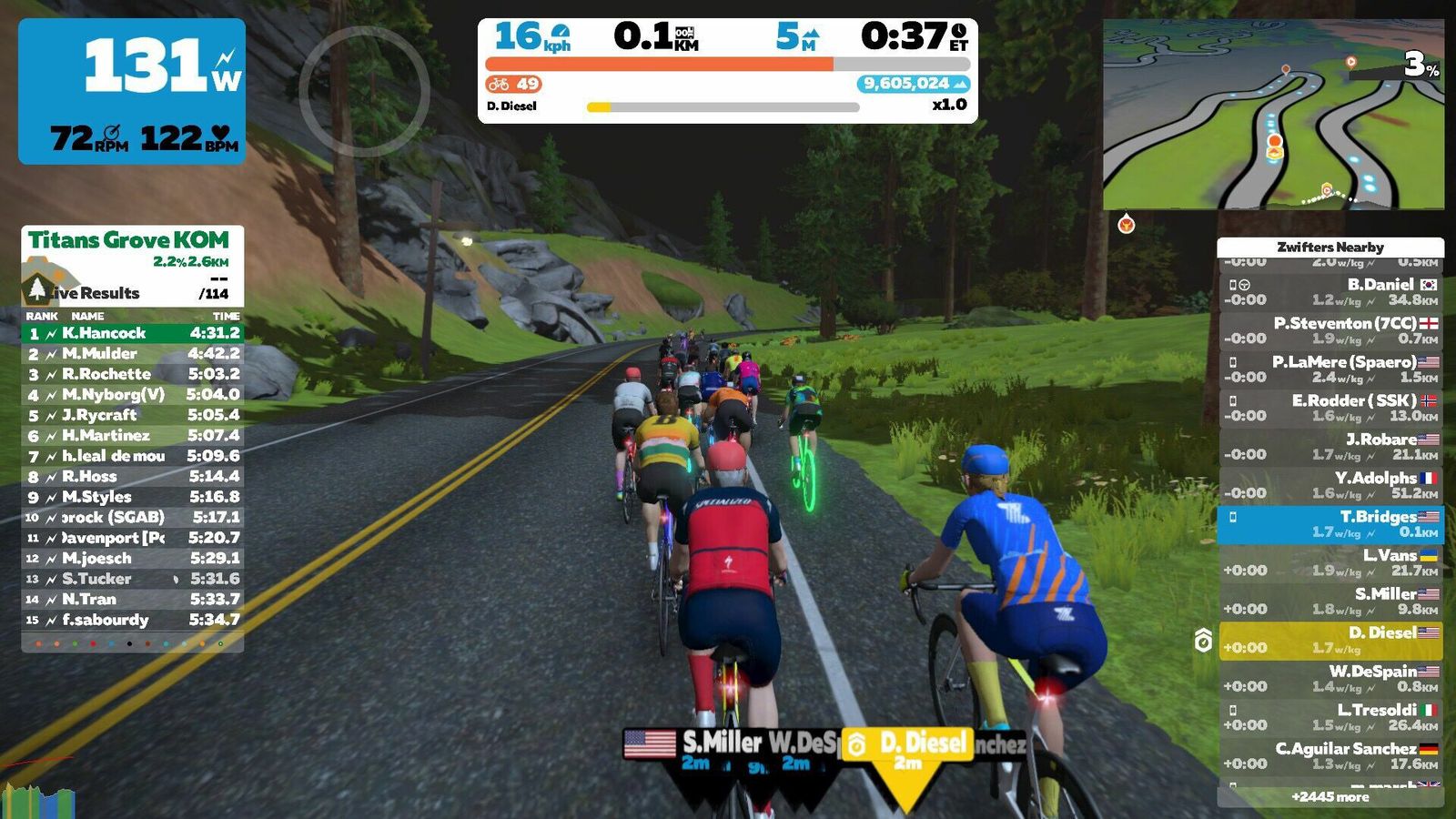Click the empty power-up ring
Screen dimensions: 1456x819
click(x=364, y=91)
